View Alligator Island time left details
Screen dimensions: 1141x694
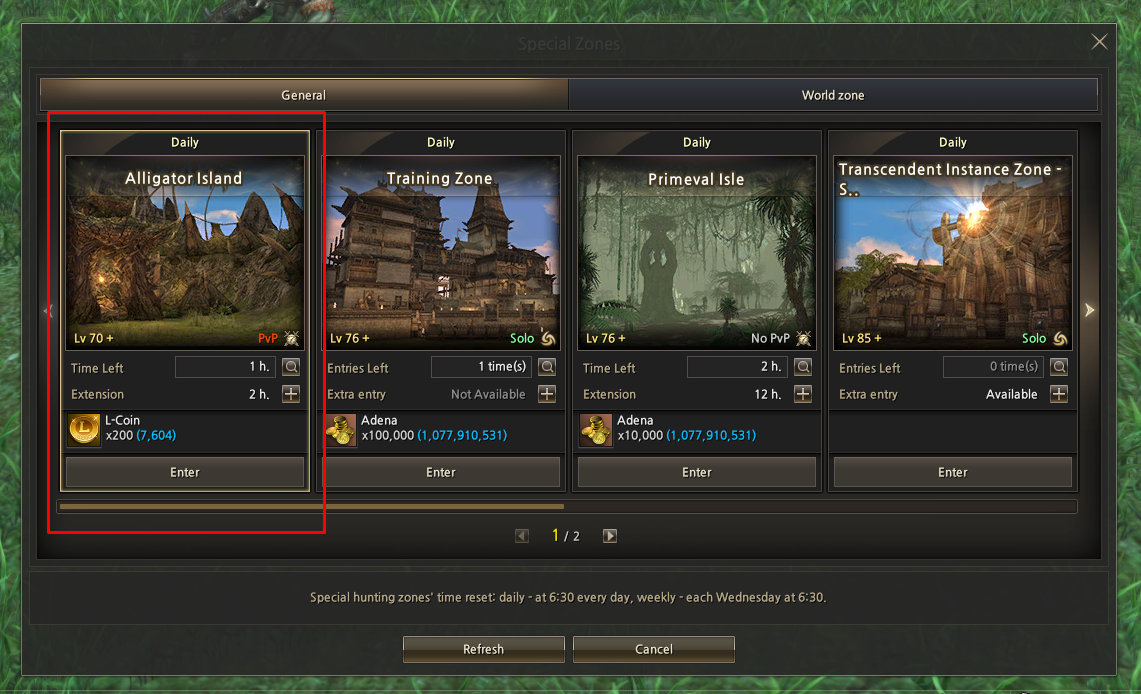[291, 367]
